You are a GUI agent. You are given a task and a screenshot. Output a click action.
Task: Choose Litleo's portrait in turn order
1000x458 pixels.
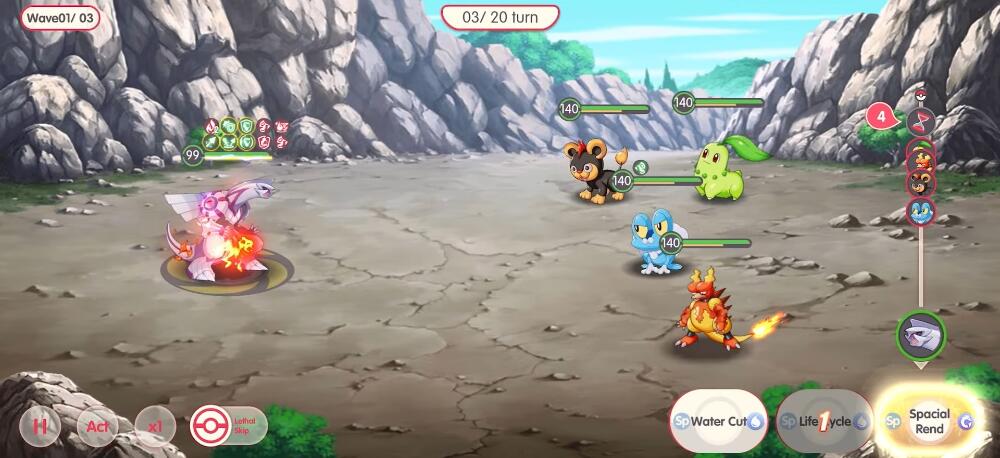click(x=920, y=183)
